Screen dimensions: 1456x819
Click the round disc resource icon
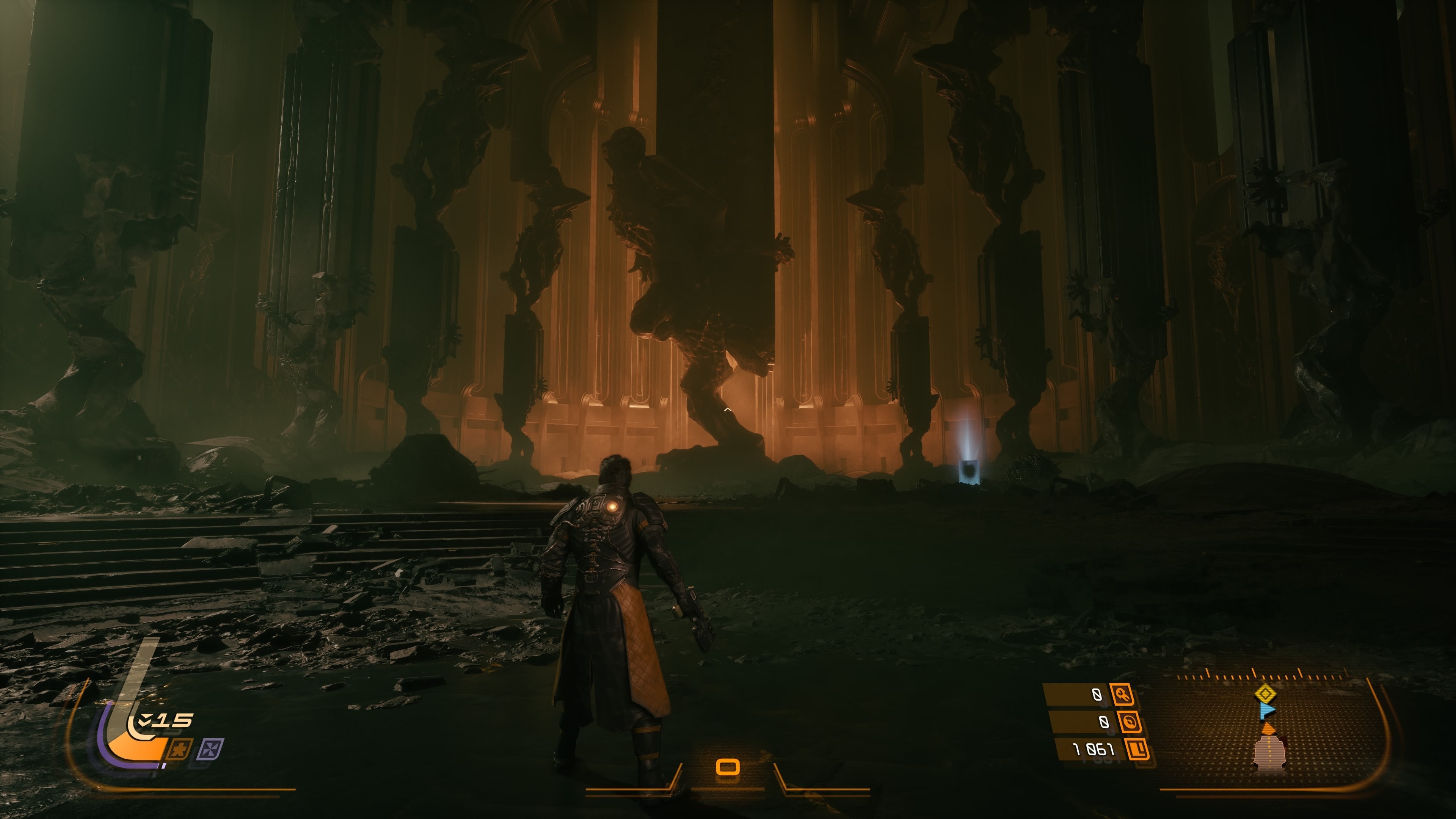click(1128, 722)
